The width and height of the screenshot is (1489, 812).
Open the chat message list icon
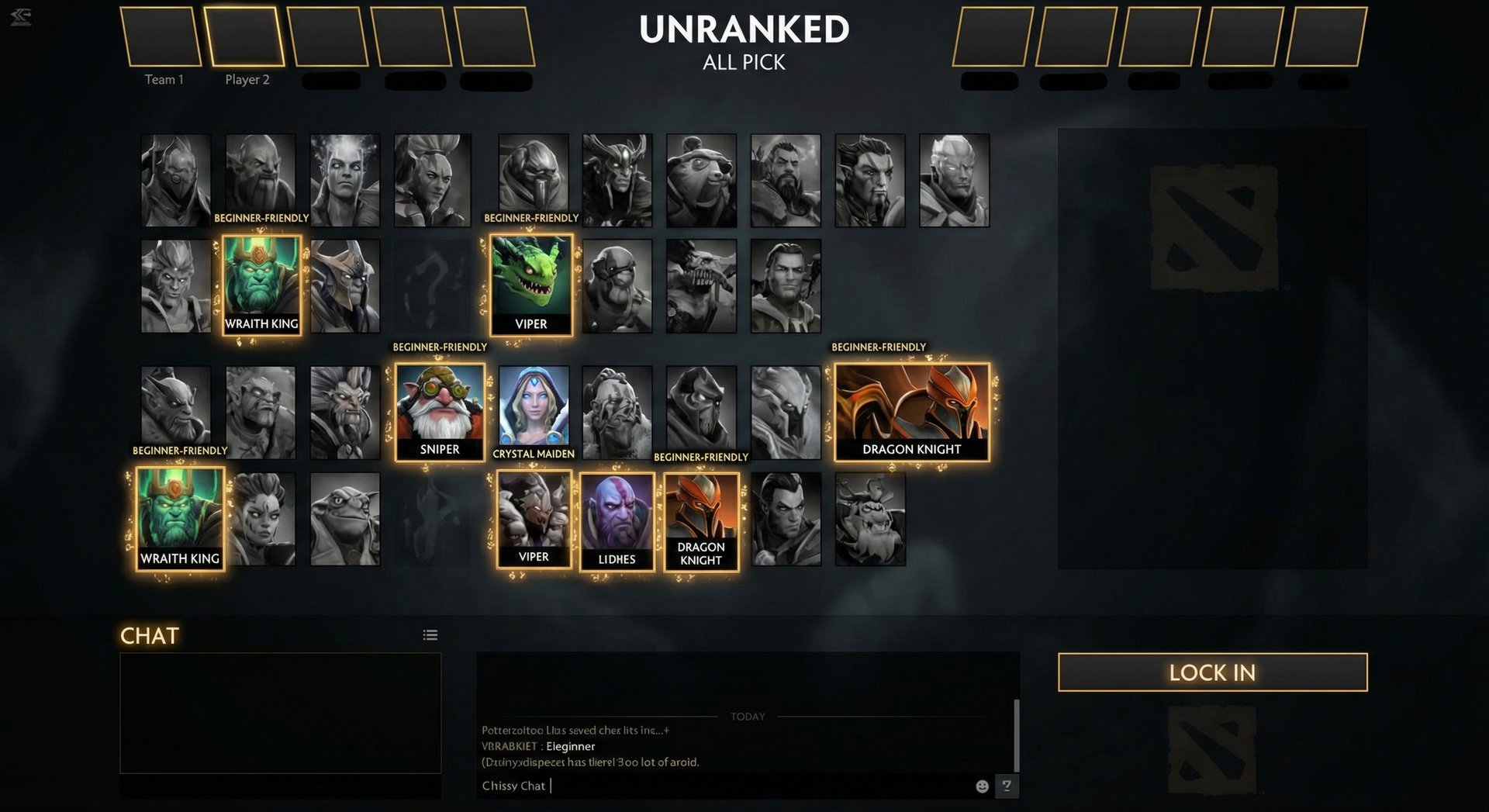tap(430, 634)
